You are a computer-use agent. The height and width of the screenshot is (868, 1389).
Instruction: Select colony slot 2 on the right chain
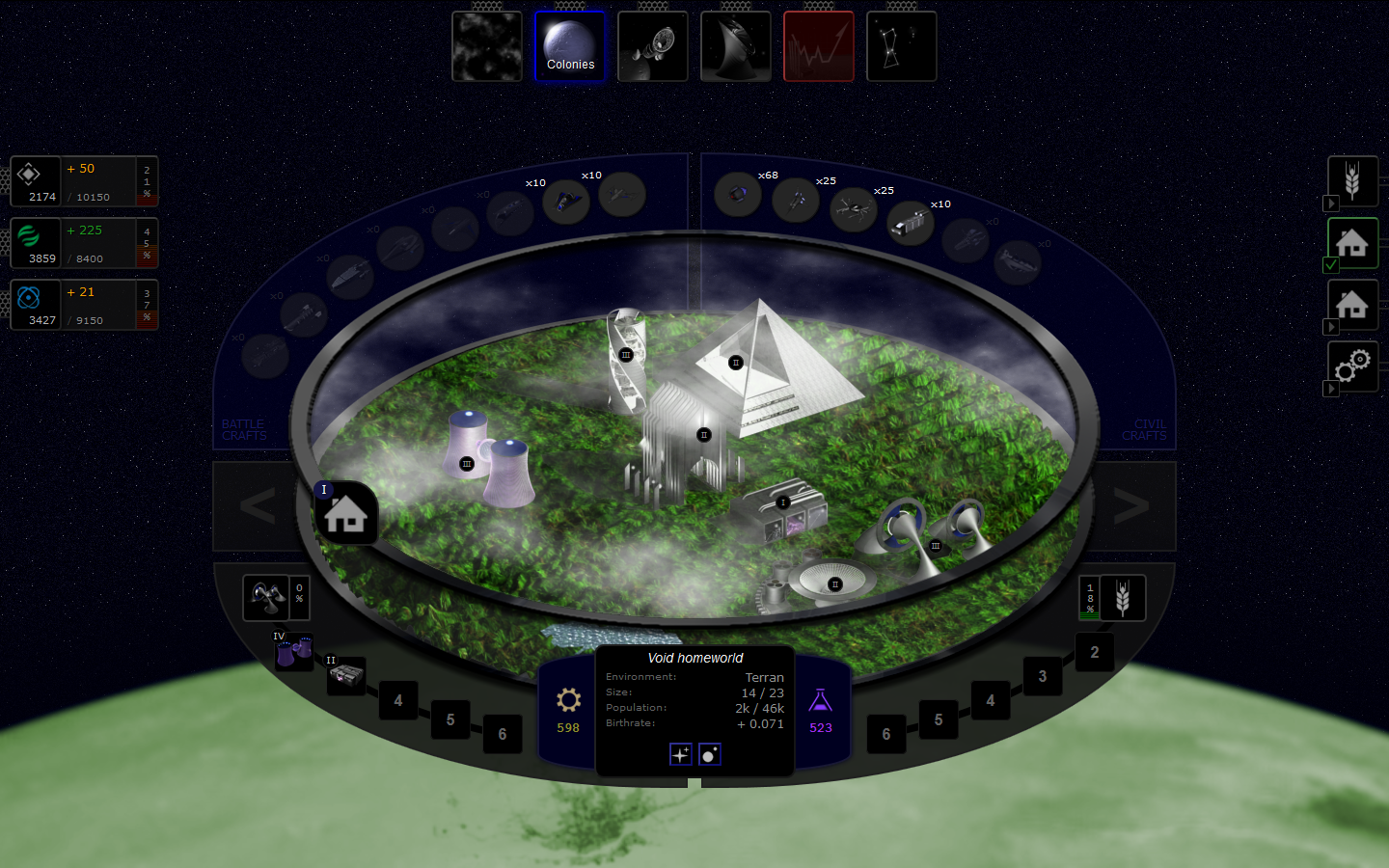(1094, 652)
